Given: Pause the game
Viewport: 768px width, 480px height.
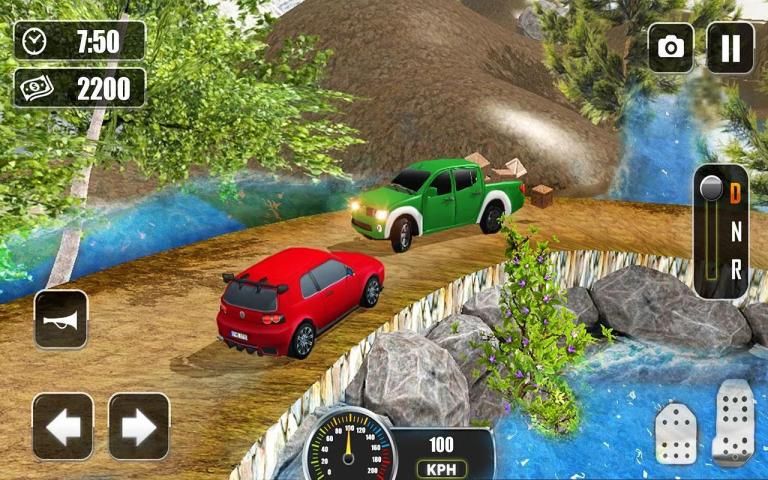Looking at the screenshot, I should [x=730, y=47].
